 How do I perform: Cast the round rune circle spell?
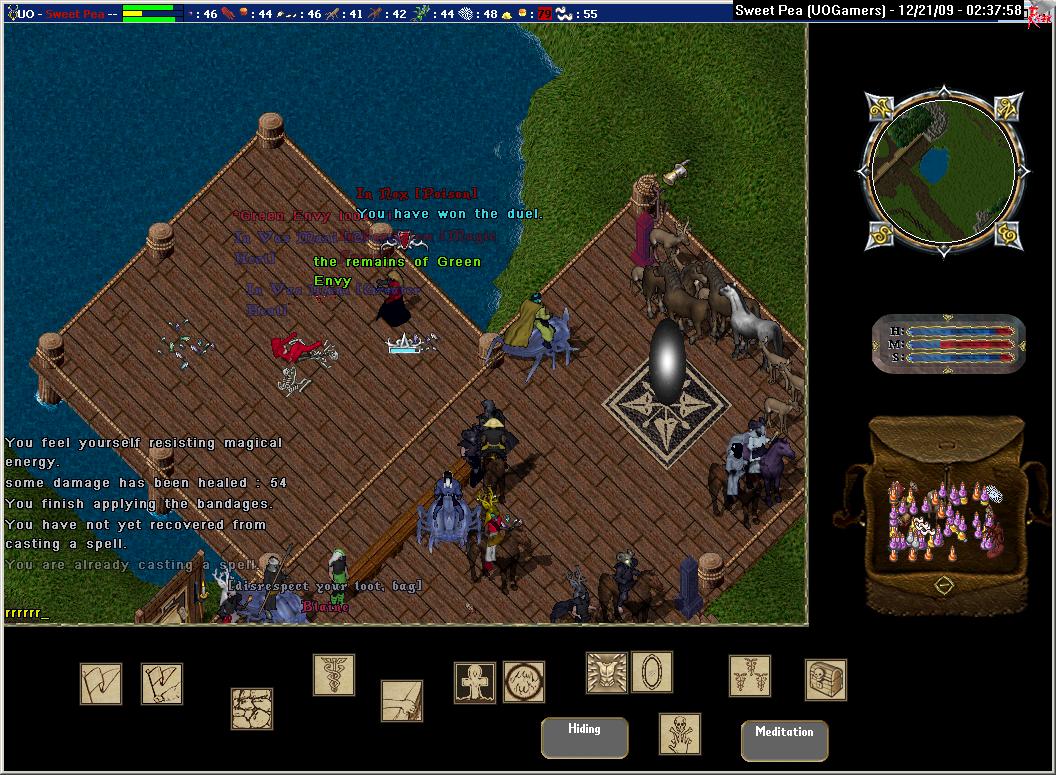(x=524, y=682)
